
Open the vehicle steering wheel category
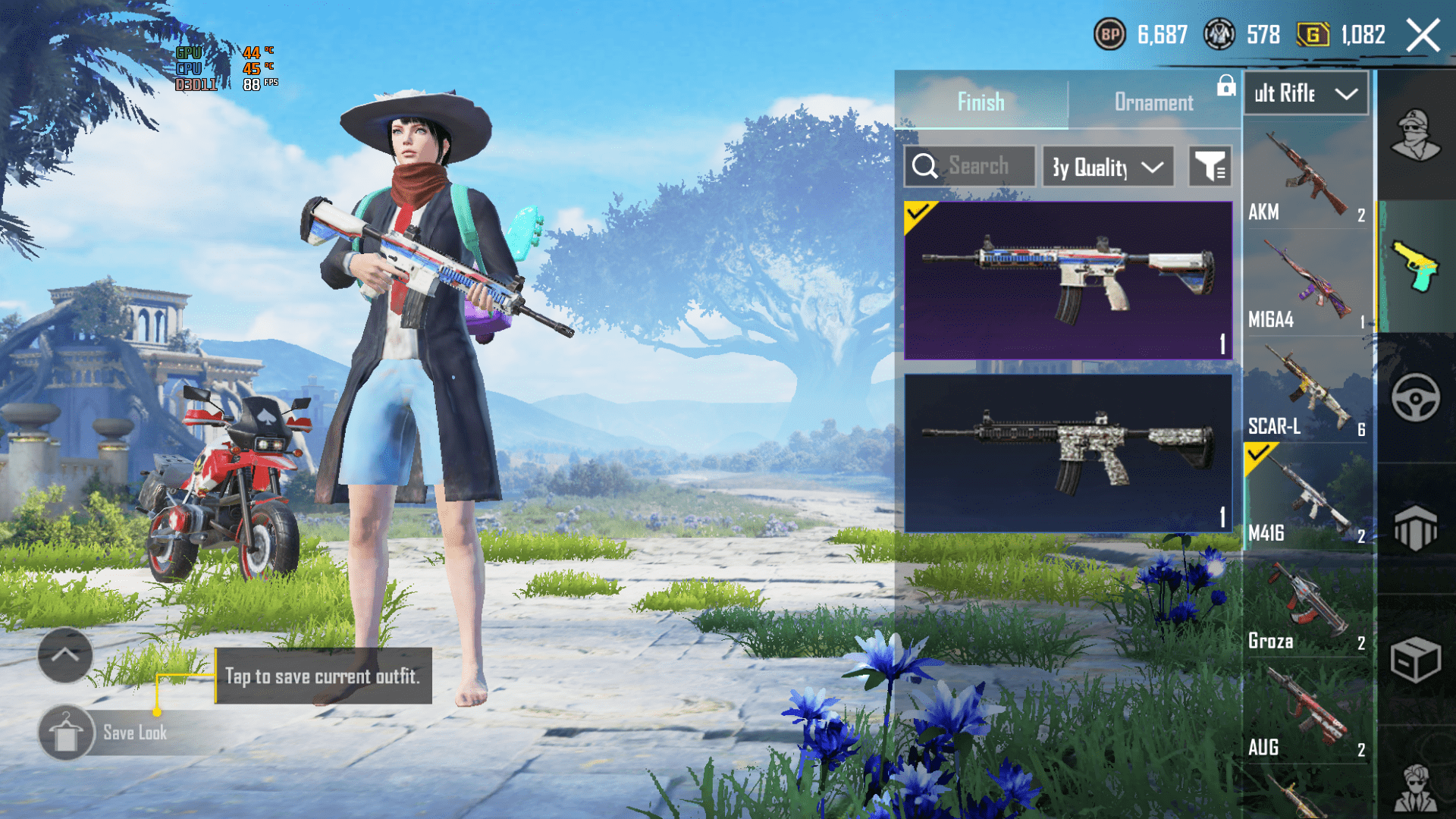pyautogui.click(x=1415, y=397)
